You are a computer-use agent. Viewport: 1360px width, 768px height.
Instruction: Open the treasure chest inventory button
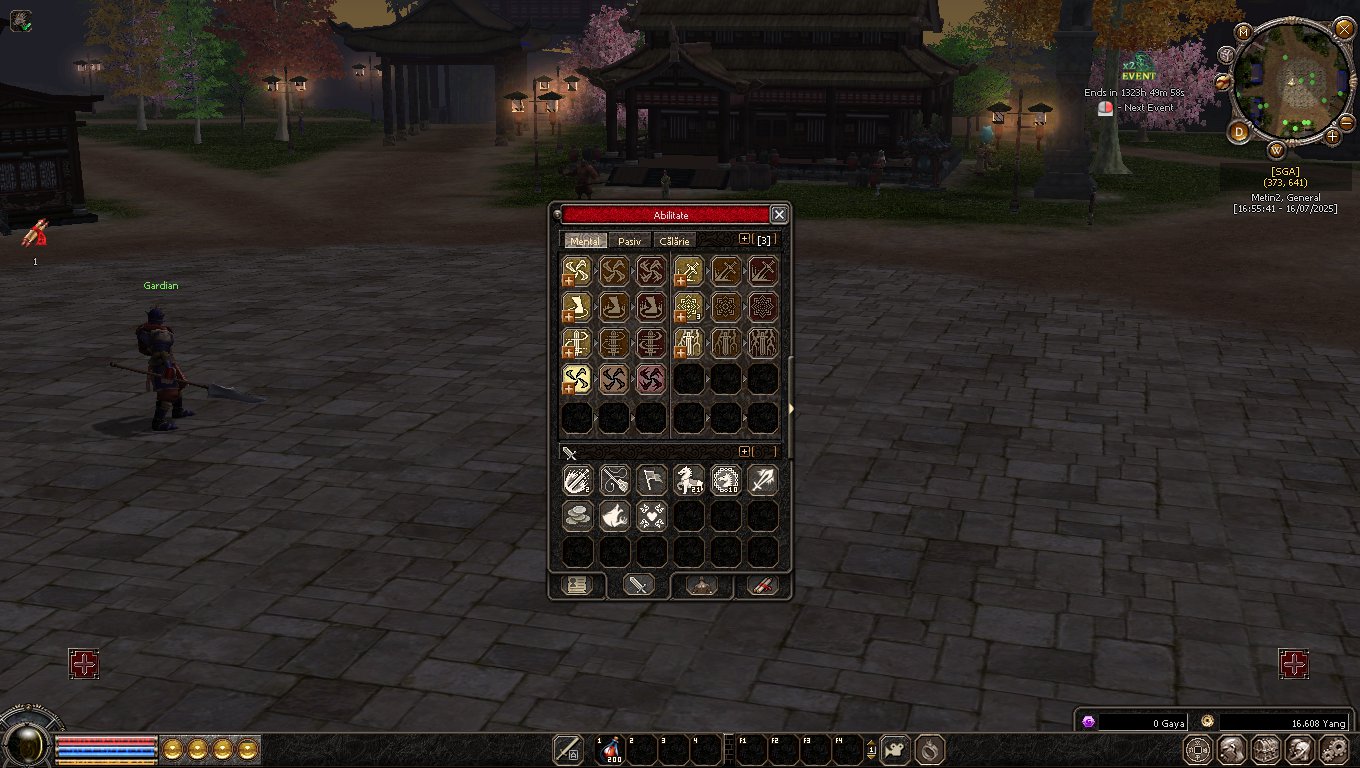pos(1266,749)
